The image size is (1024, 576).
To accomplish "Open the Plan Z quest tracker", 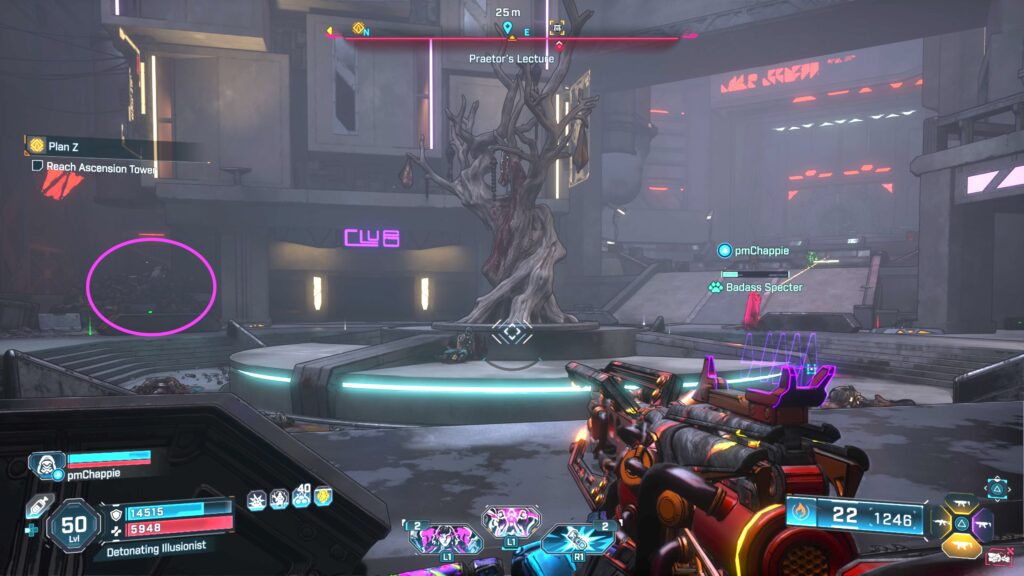I will tap(58, 146).
